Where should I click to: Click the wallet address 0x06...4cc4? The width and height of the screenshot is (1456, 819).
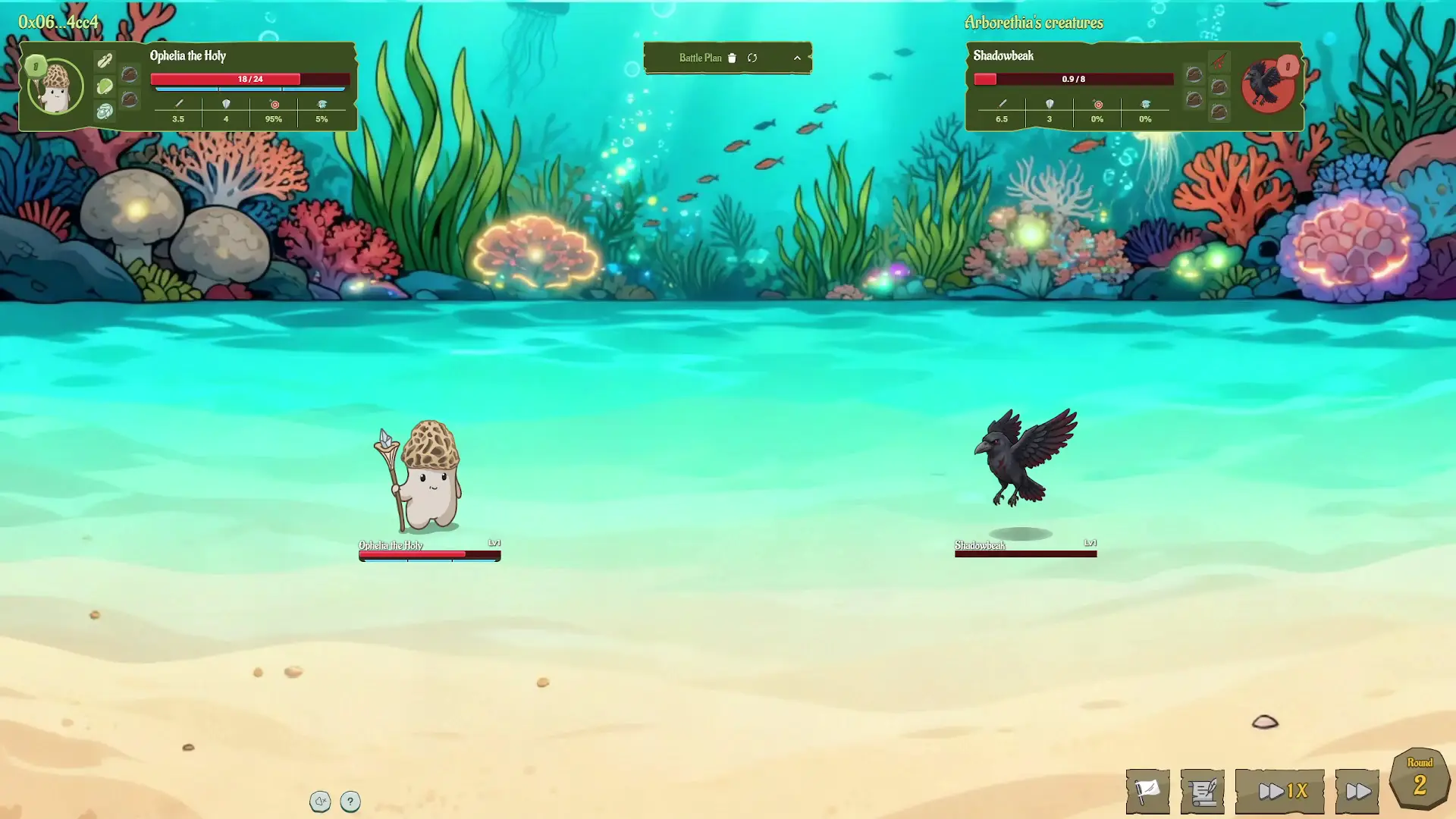[x=57, y=23]
